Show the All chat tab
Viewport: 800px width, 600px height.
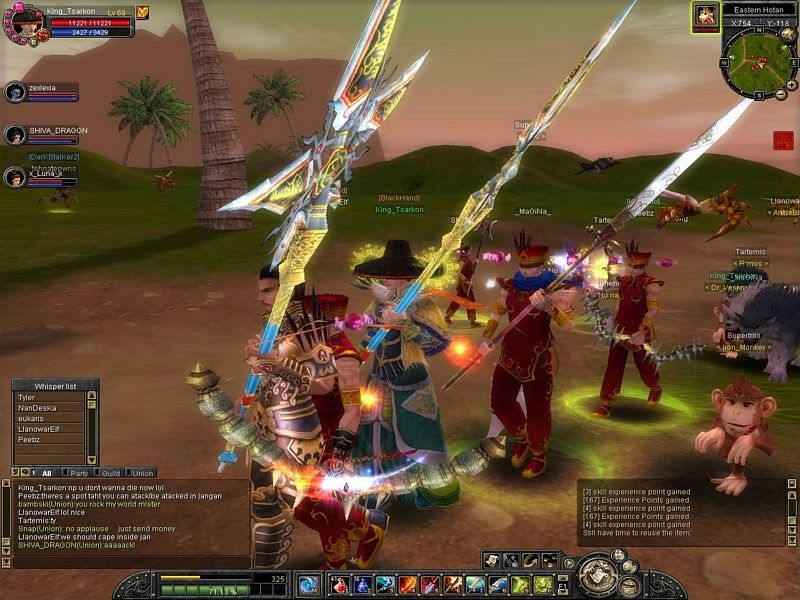(x=46, y=473)
